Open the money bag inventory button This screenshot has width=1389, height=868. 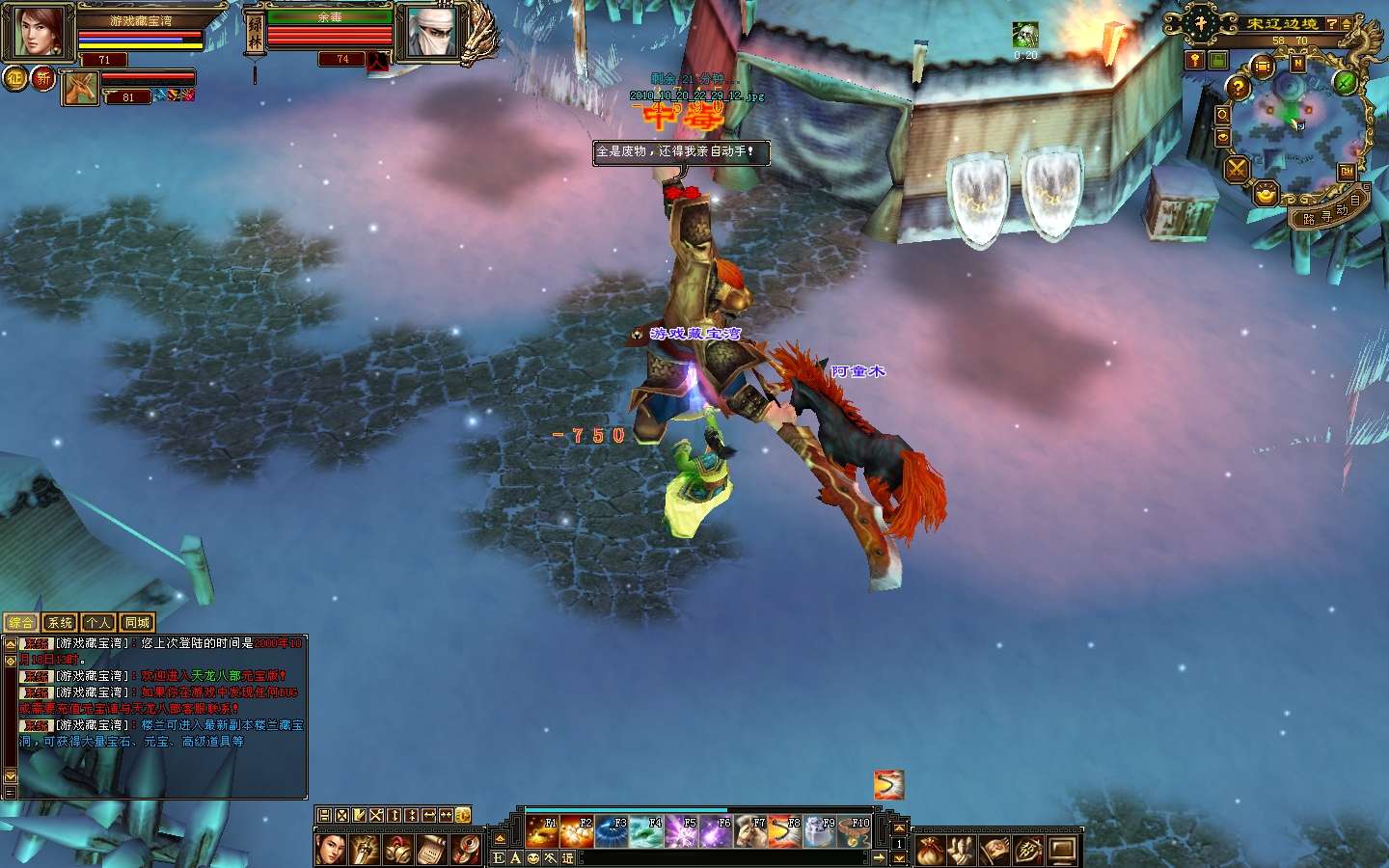[929, 851]
